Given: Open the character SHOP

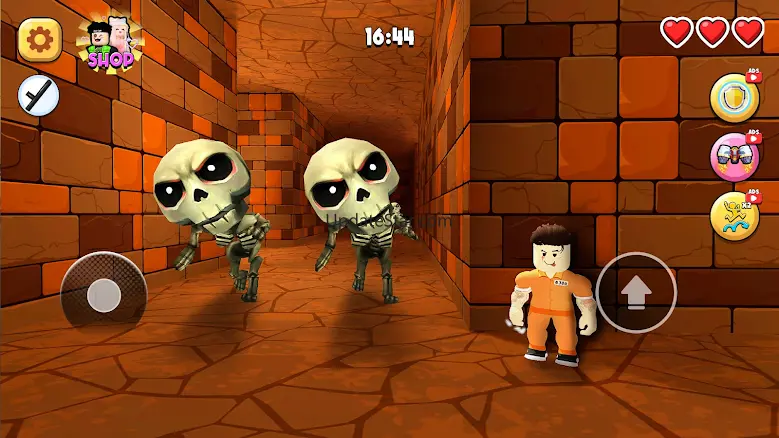Looking at the screenshot, I should 111,45.
